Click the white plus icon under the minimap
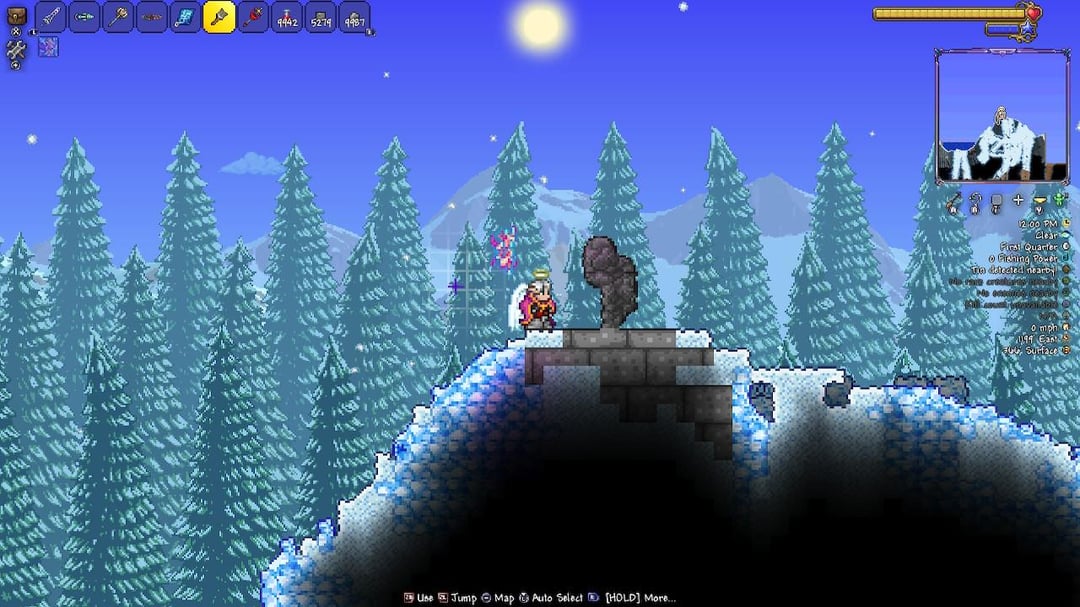Image resolution: width=1080 pixels, height=607 pixels. pyautogui.click(x=1018, y=201)
